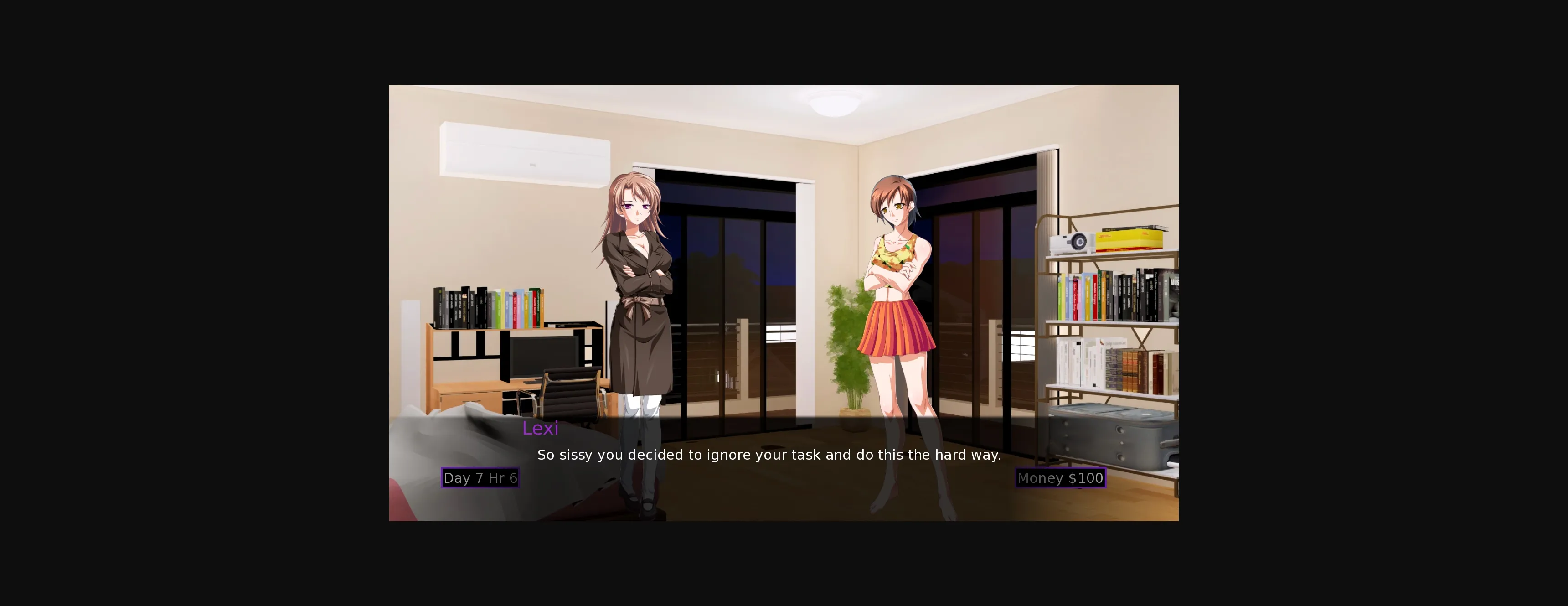Click the dialogue text to advance
The image size is (1568, 606).
[x=769, y=454]
